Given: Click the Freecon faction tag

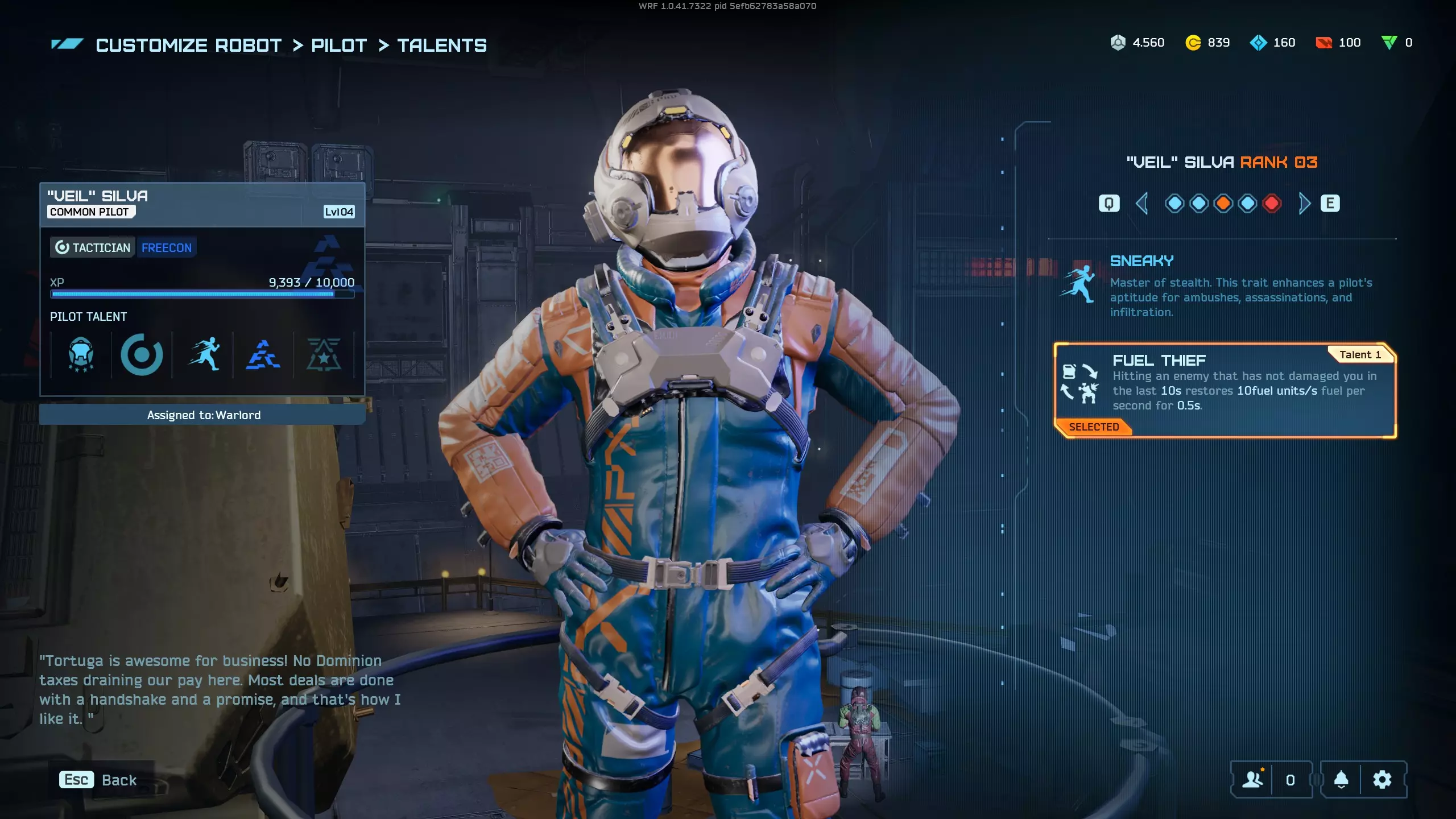Looking at the screenshot, I should pyautogui.click(x=167, y=248).
